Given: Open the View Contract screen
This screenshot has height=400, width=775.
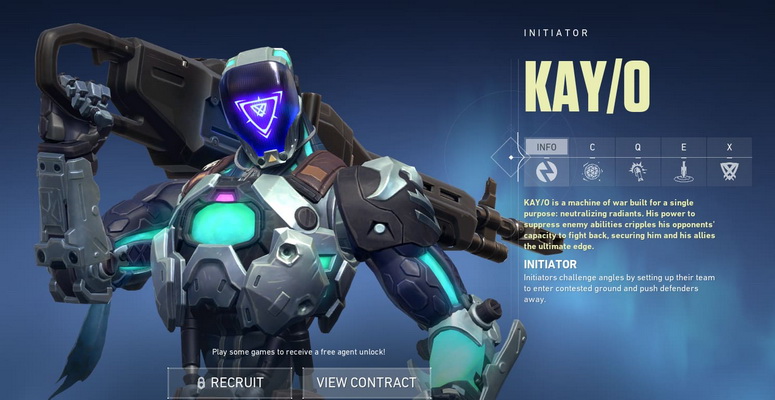Looking at the screenshot, I should 366,382.
